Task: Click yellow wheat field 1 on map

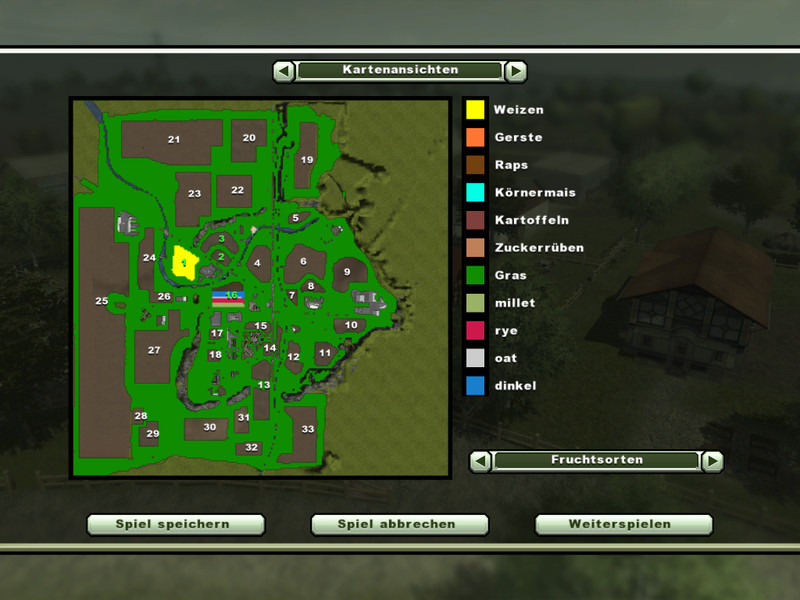Action: tap(184, 263)
